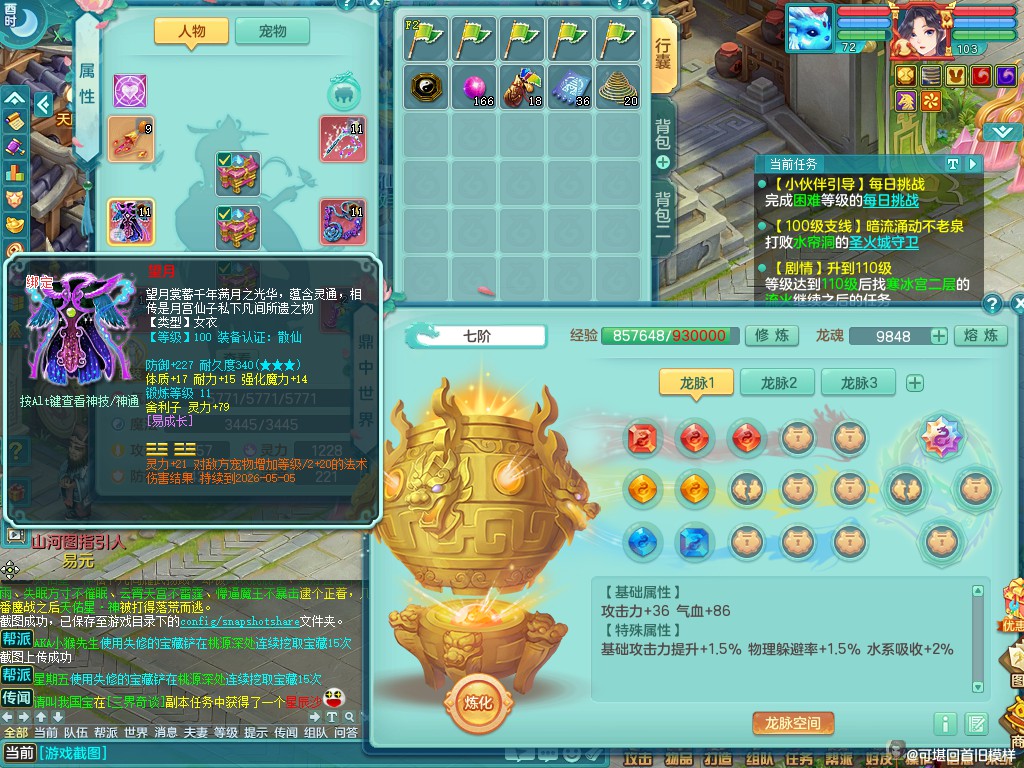Select the 龙脉2 tab

point(778,382)
